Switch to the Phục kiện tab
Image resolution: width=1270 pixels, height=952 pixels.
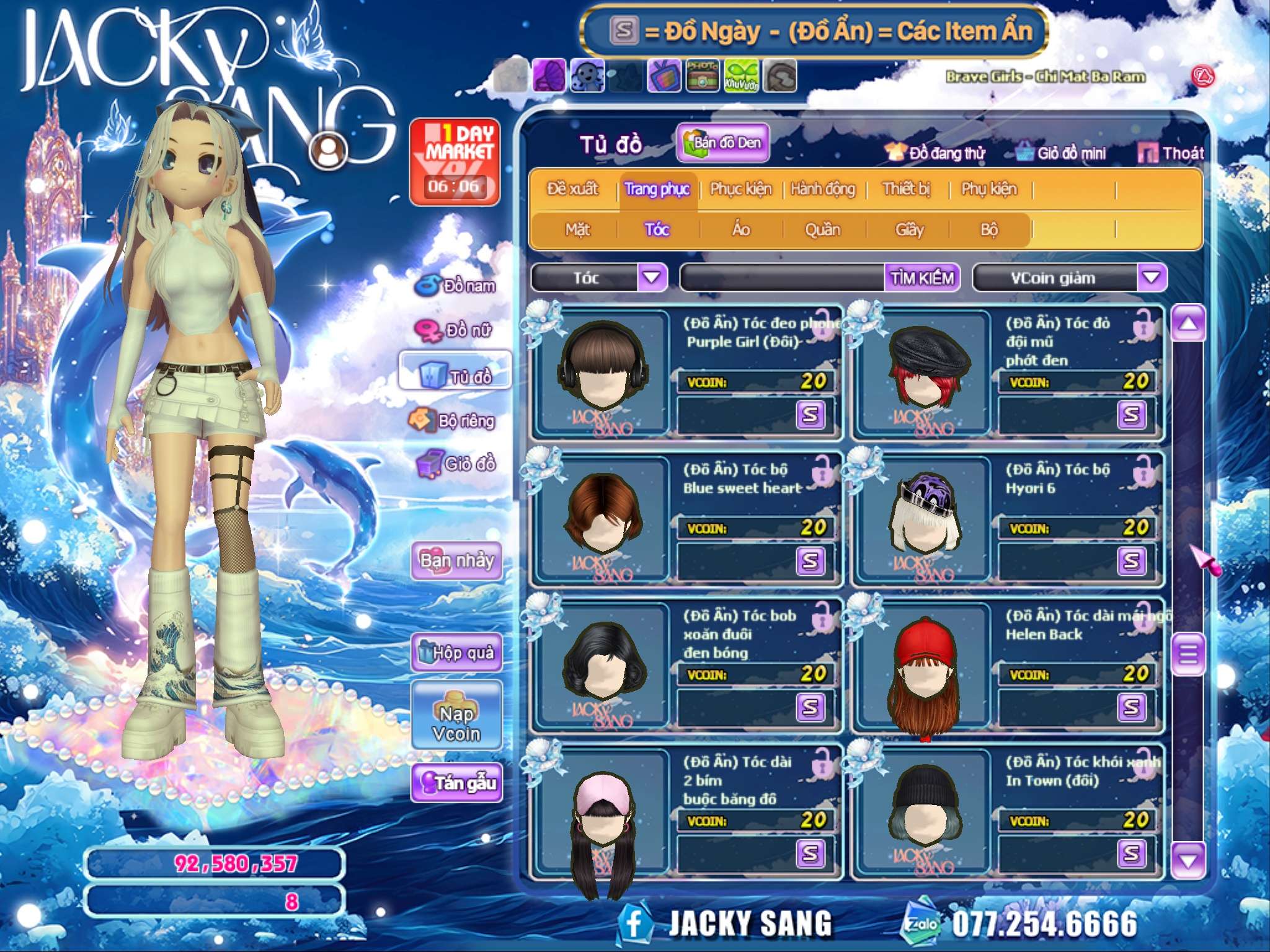[740, 189]
